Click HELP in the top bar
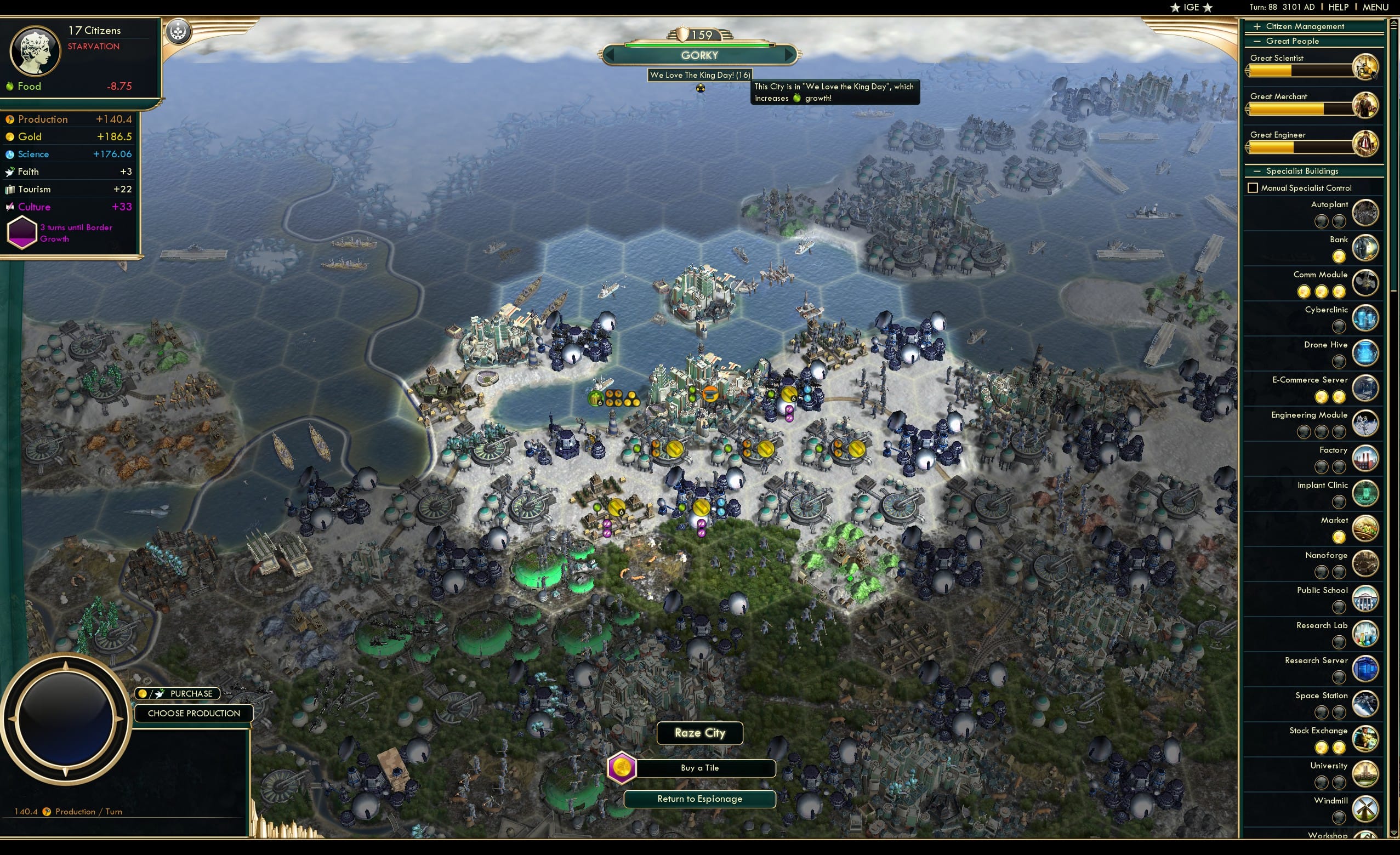 [1339, 7]
